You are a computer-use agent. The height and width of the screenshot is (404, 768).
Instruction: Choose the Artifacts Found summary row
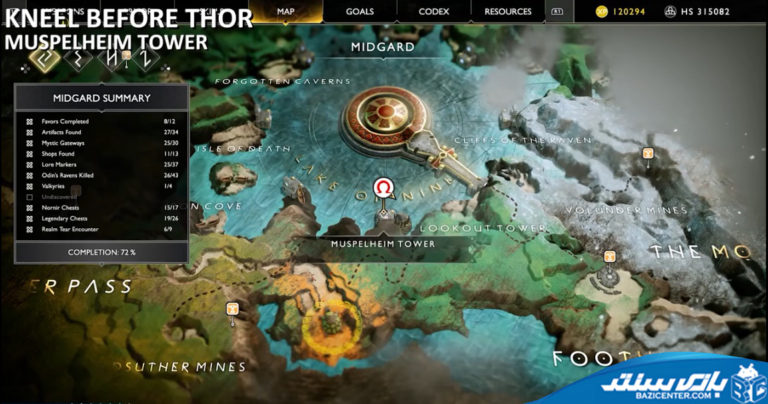pyautogui.click(x=101, y=132)
